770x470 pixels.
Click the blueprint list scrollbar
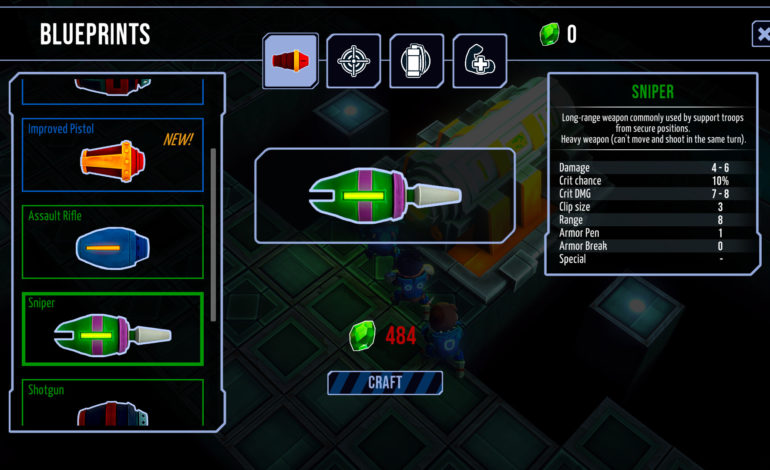tap(213, 235)
